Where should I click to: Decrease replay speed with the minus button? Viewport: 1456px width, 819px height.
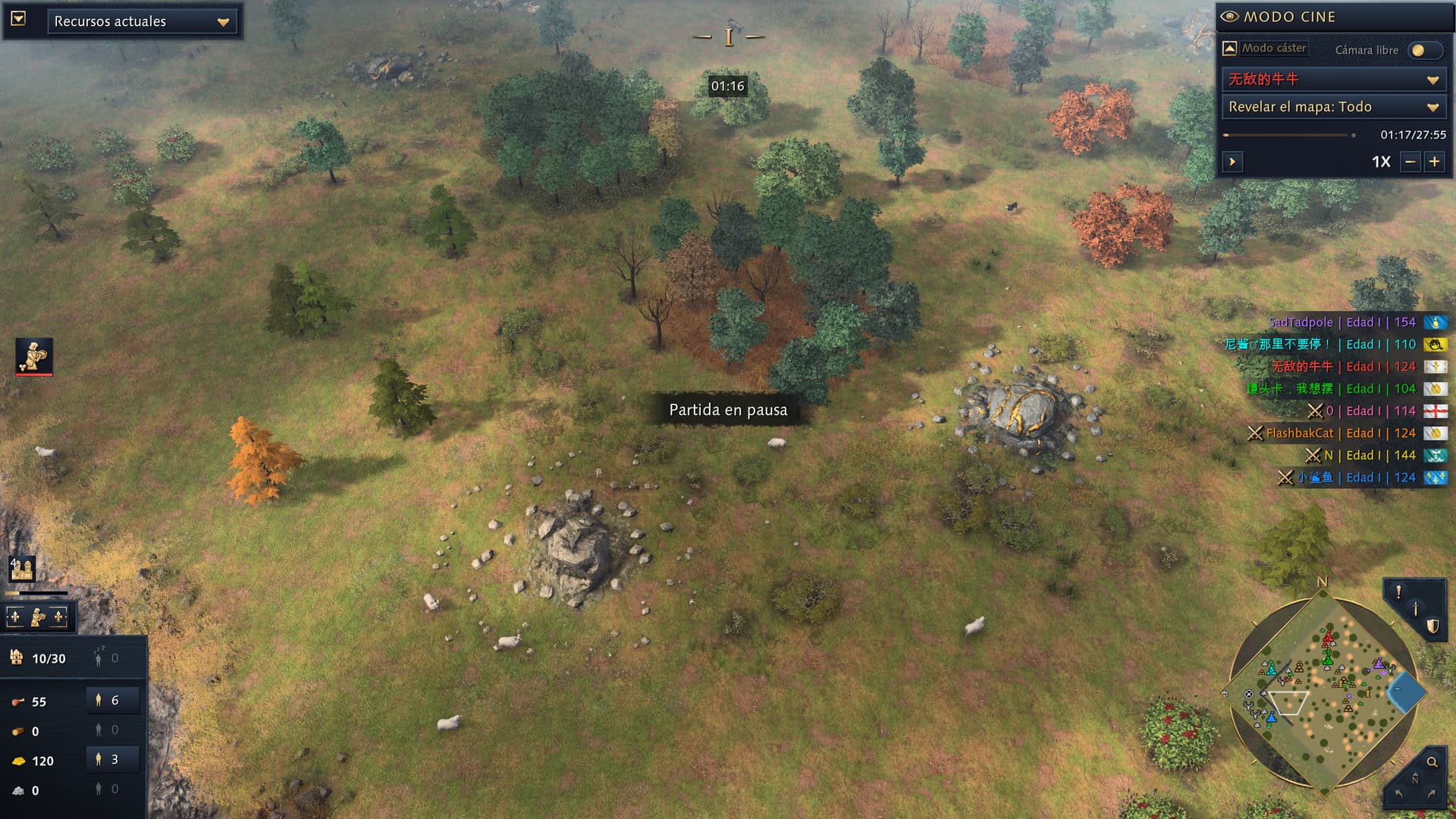pyautogui.click(x=1410, y=162)
